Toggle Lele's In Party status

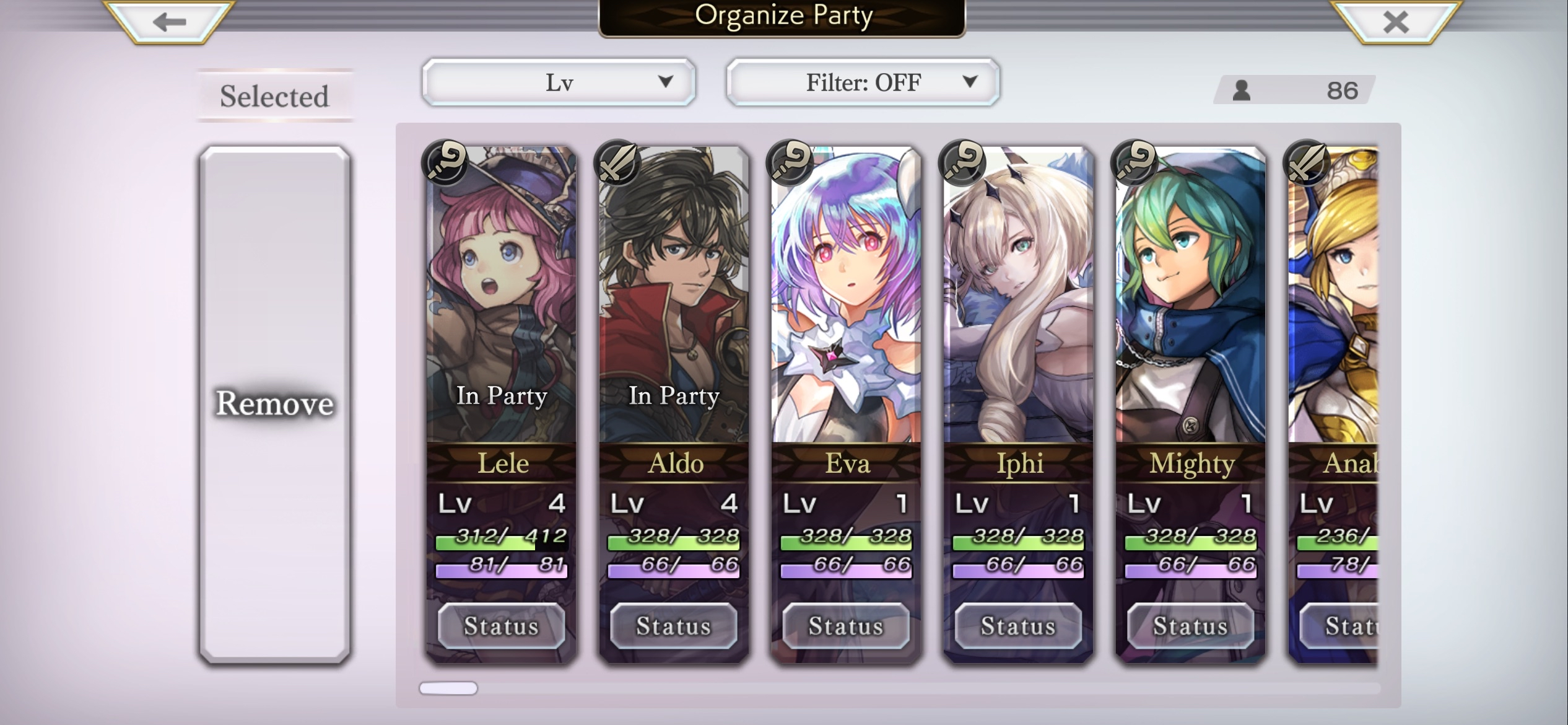coord(503,397)
